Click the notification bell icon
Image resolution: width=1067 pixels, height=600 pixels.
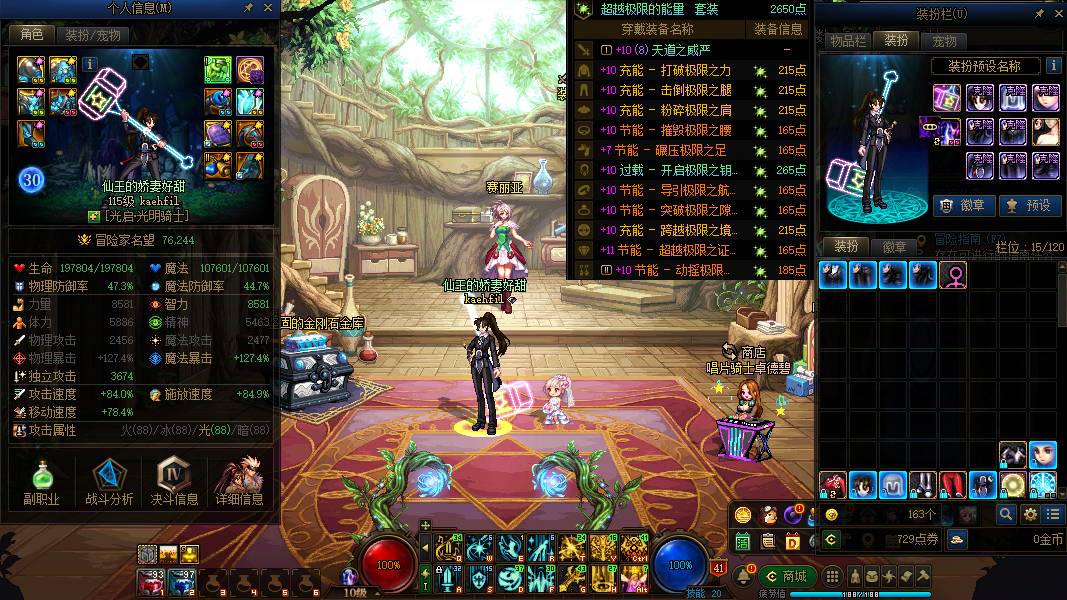[x=745, y=576]
